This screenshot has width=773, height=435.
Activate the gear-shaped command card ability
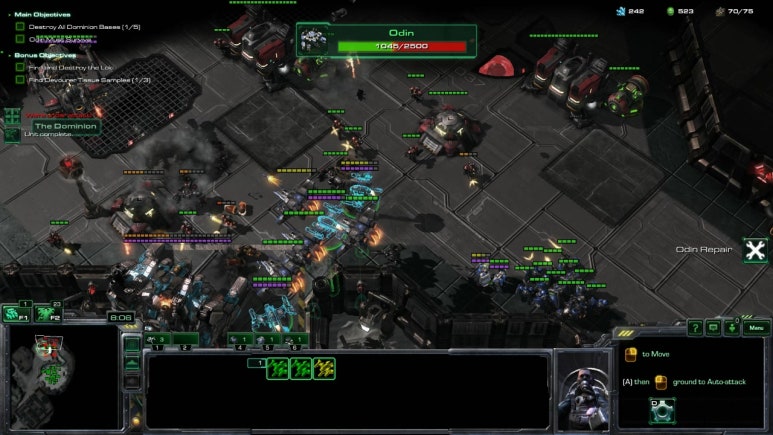[x=660, y=410]
